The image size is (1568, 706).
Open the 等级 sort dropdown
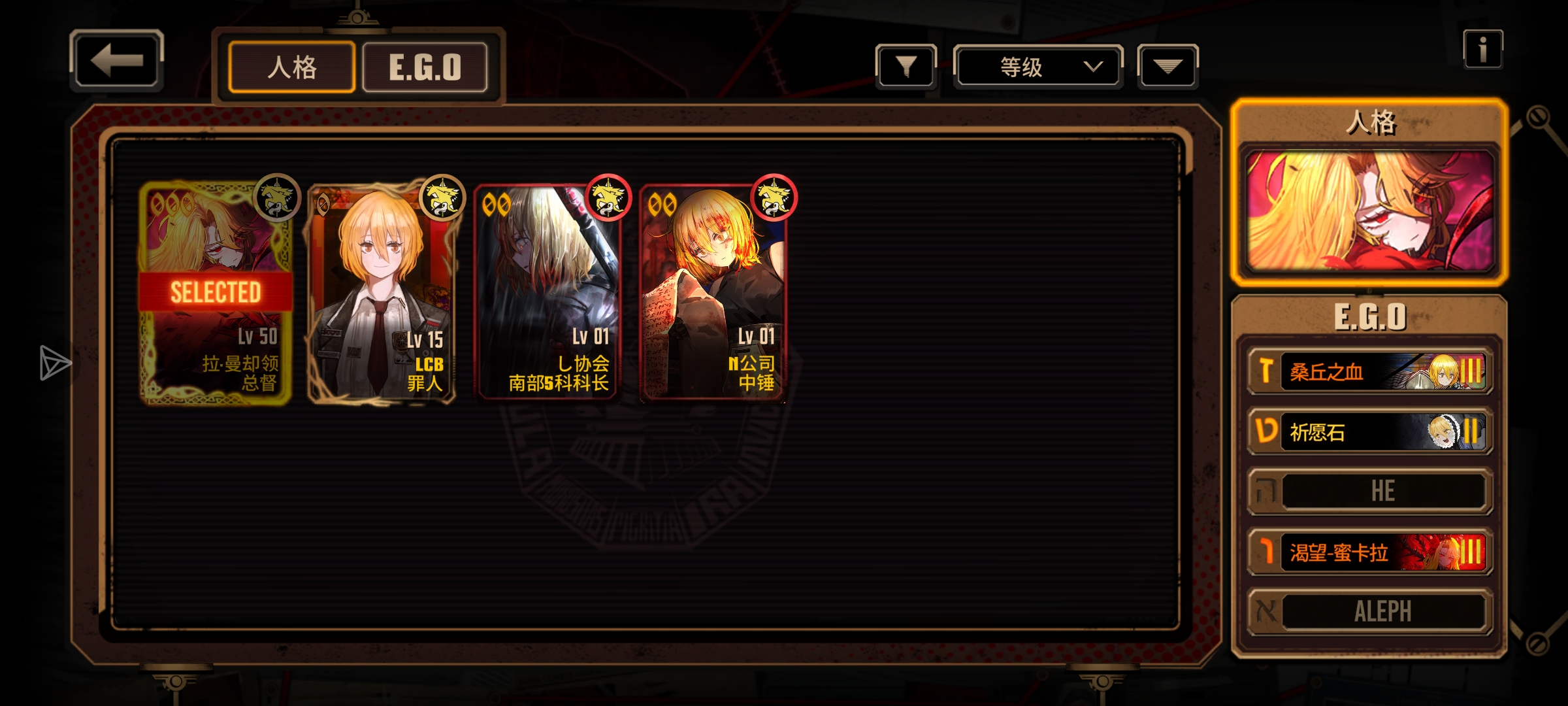[1037, 67]
